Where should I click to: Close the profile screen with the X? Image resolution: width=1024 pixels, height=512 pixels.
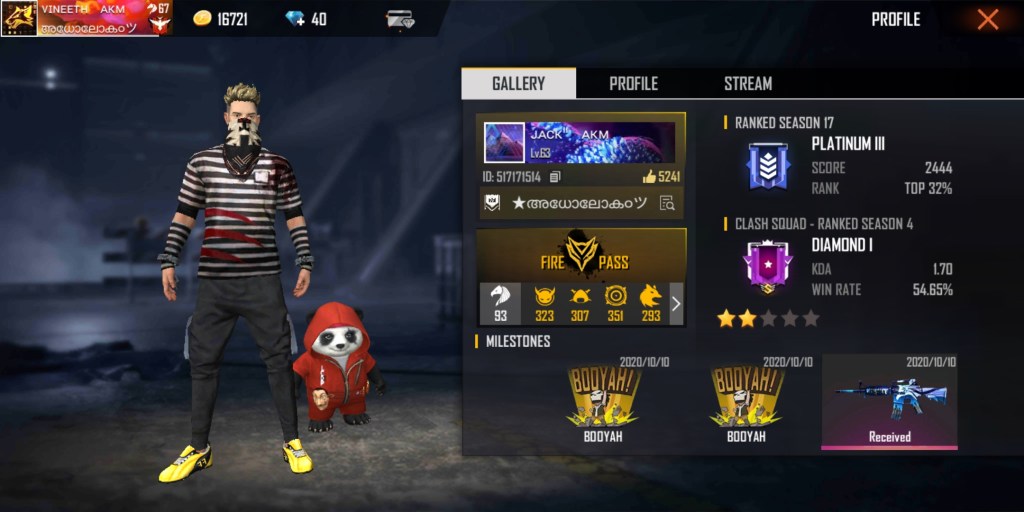point(987,20)
